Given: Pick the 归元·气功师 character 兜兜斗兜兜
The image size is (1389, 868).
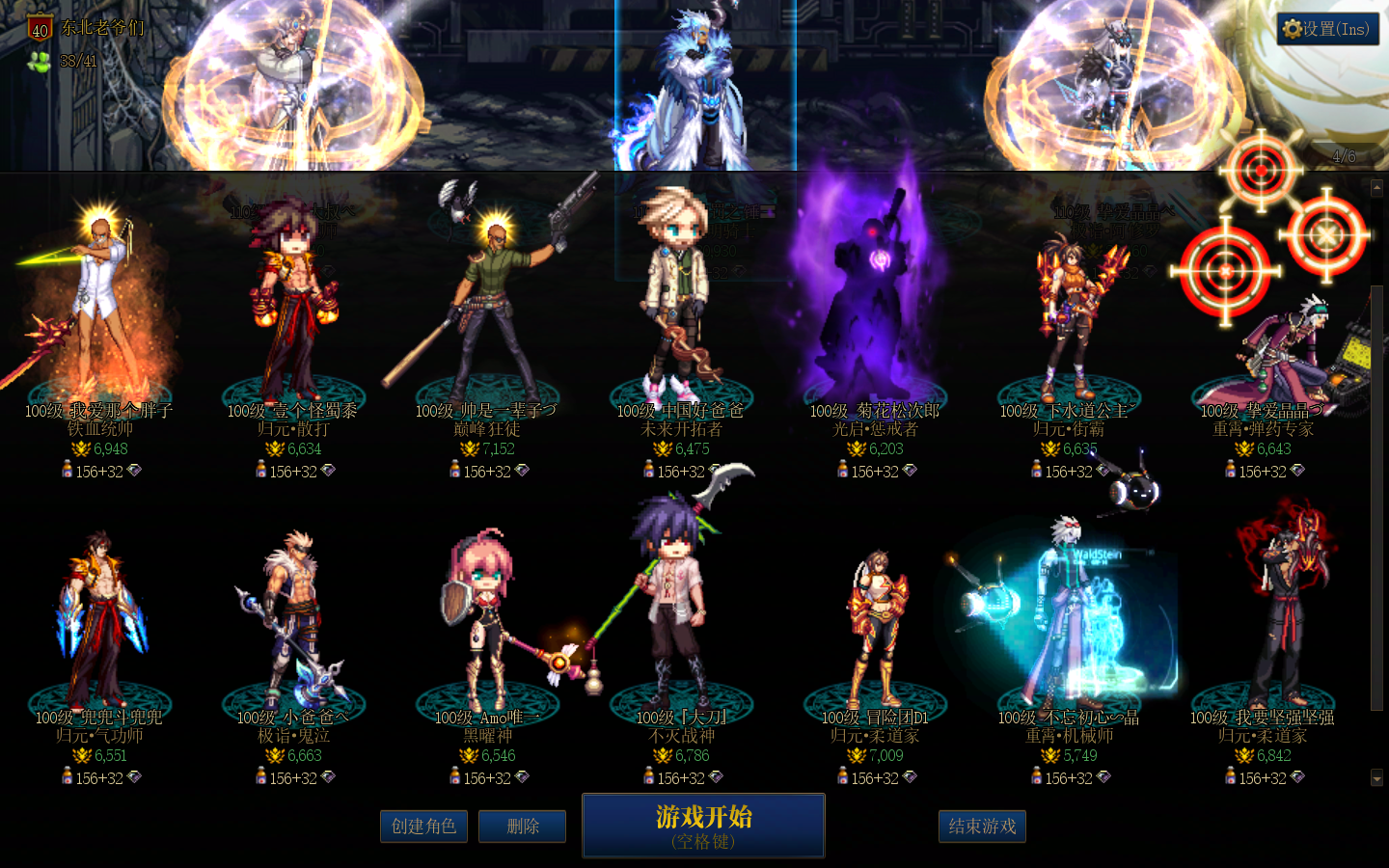Looking at the screenshot, I should [98, 627].
